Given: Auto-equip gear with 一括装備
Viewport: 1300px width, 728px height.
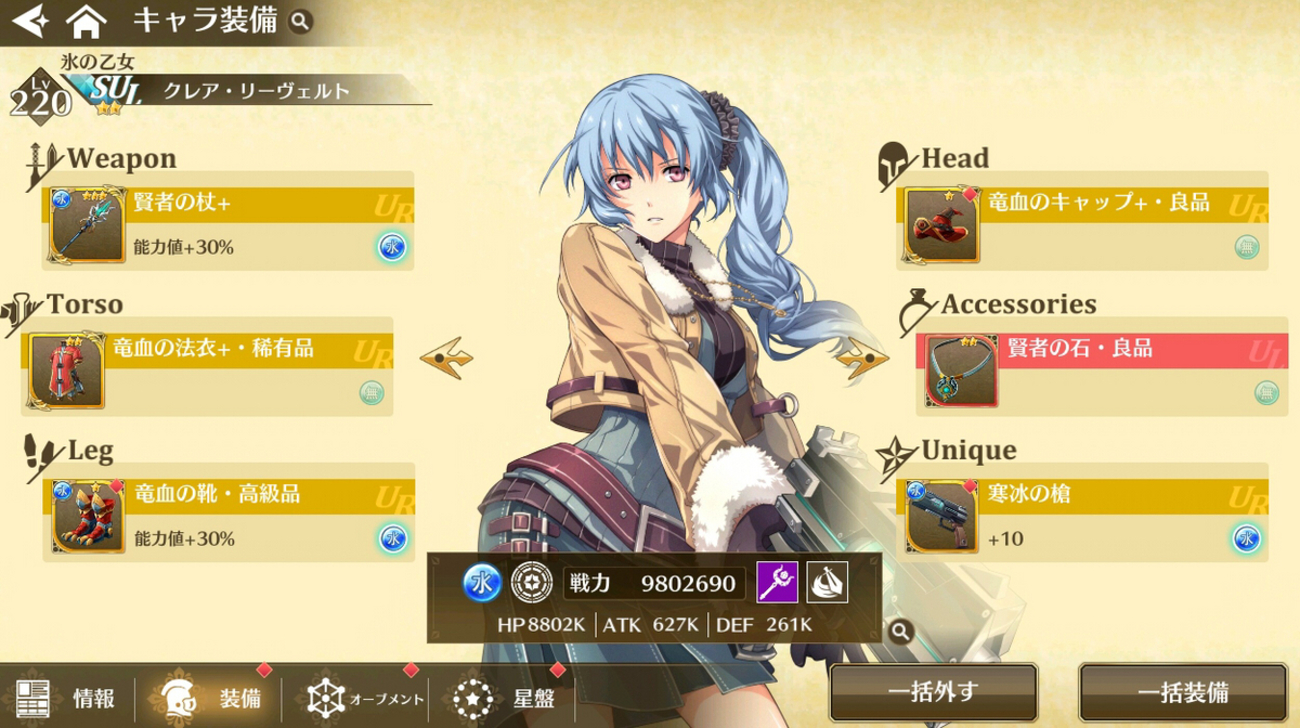Looking at the screenshot, I should tap(1182, 693).
